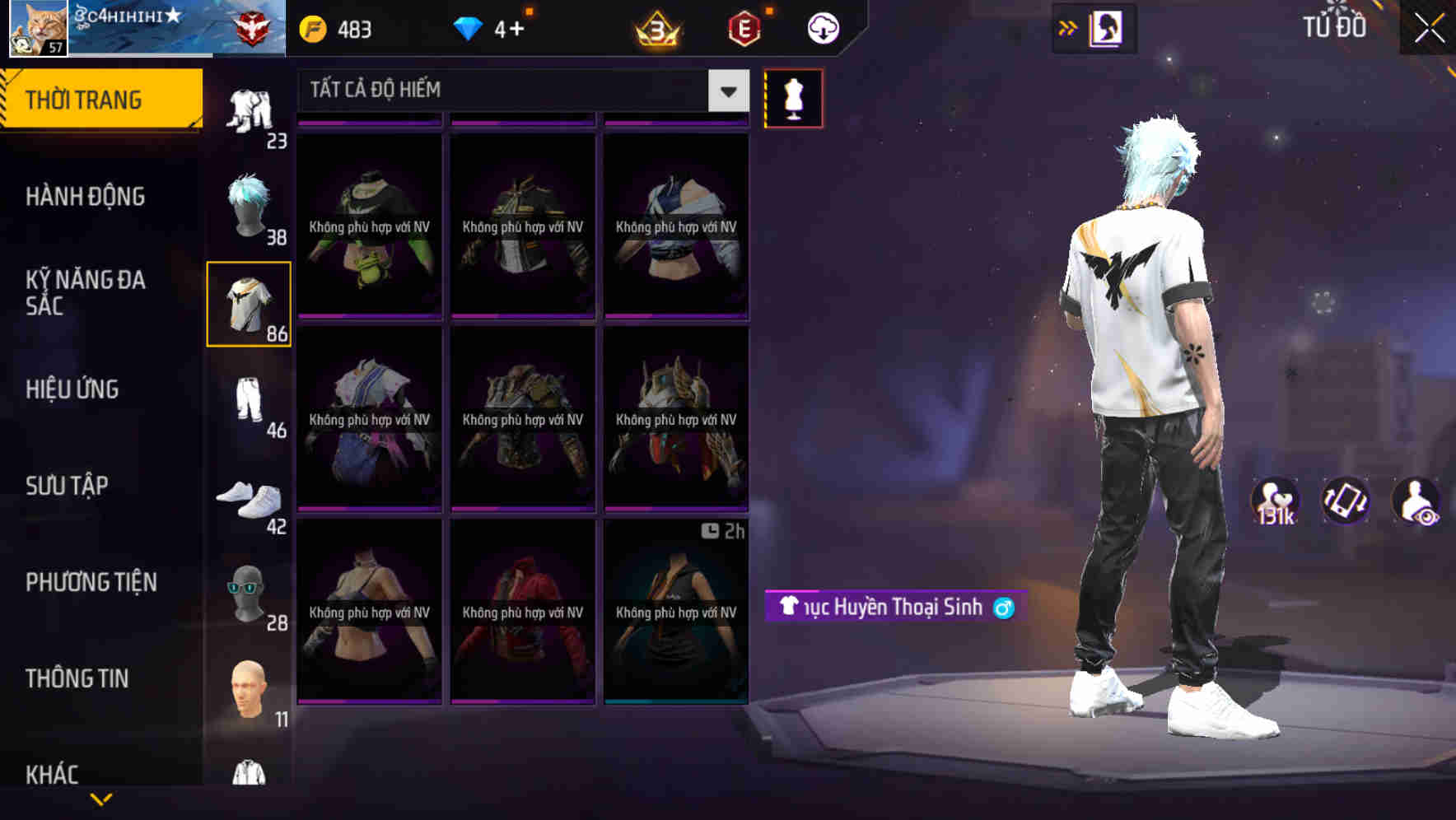This screenshot has height=820, width=1456.
Task: Toggle the mannequin display button
Action: pos(793,98)
